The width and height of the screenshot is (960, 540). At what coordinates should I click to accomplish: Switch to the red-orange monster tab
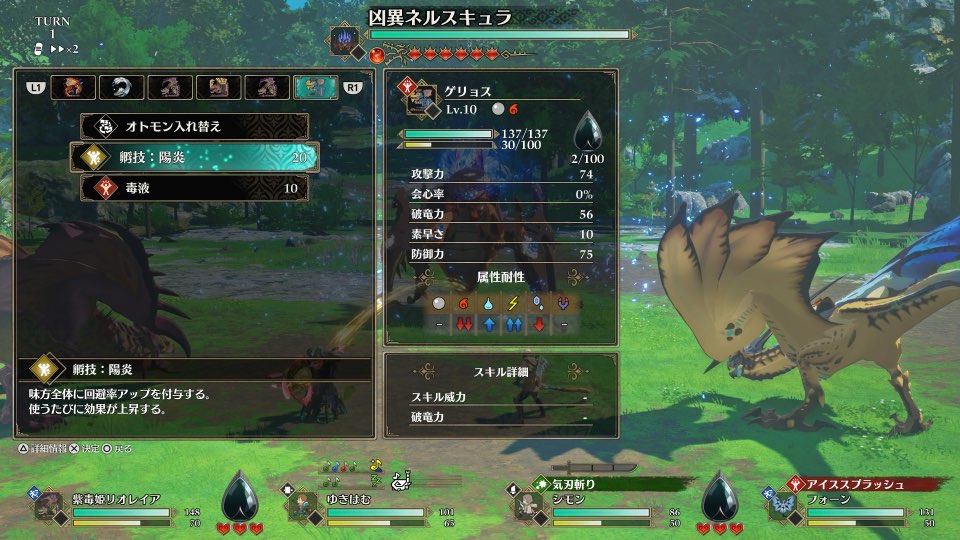[73, 88]
